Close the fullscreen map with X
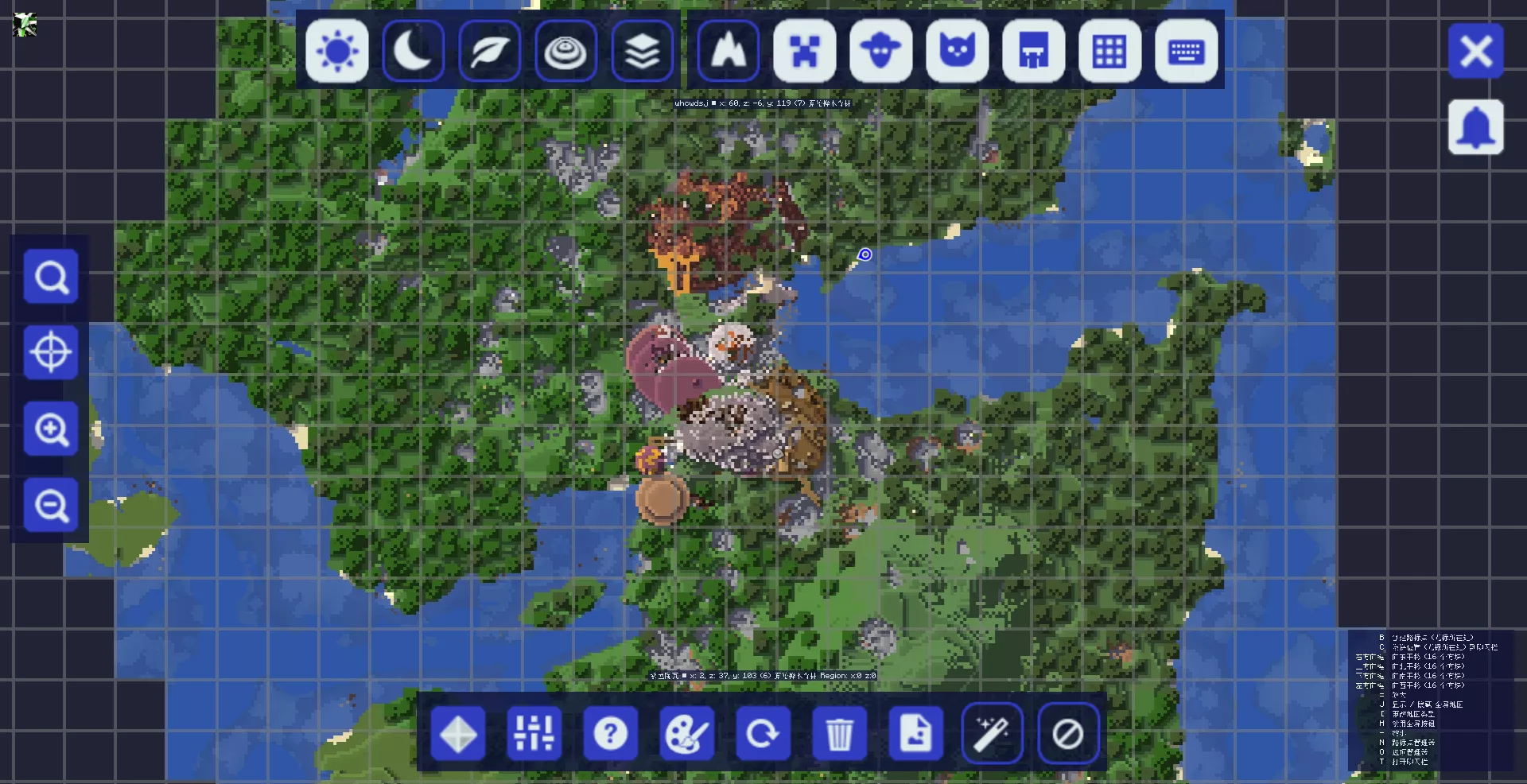 coord(1476,52)
